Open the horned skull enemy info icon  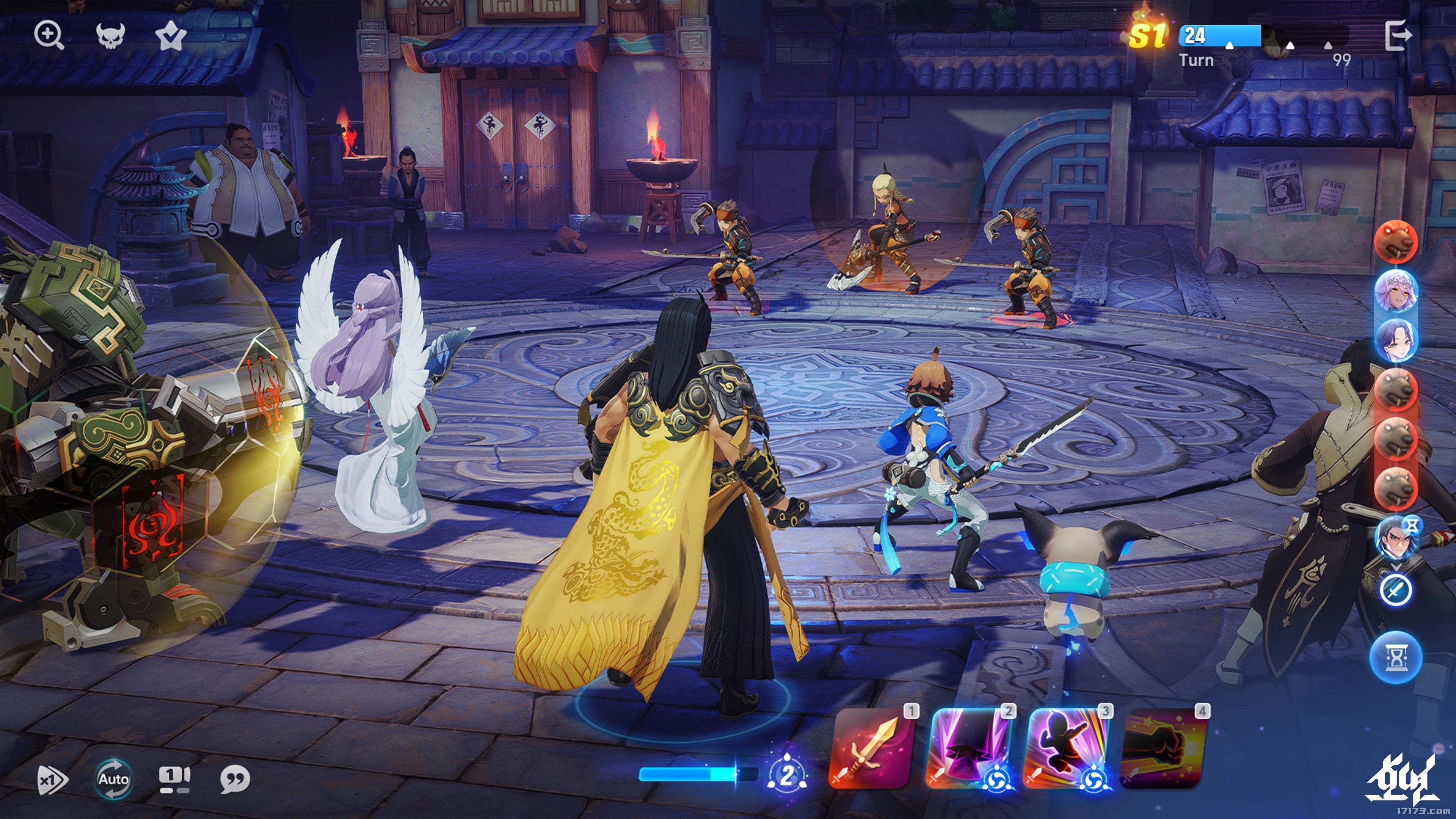[x=110, y=36]
